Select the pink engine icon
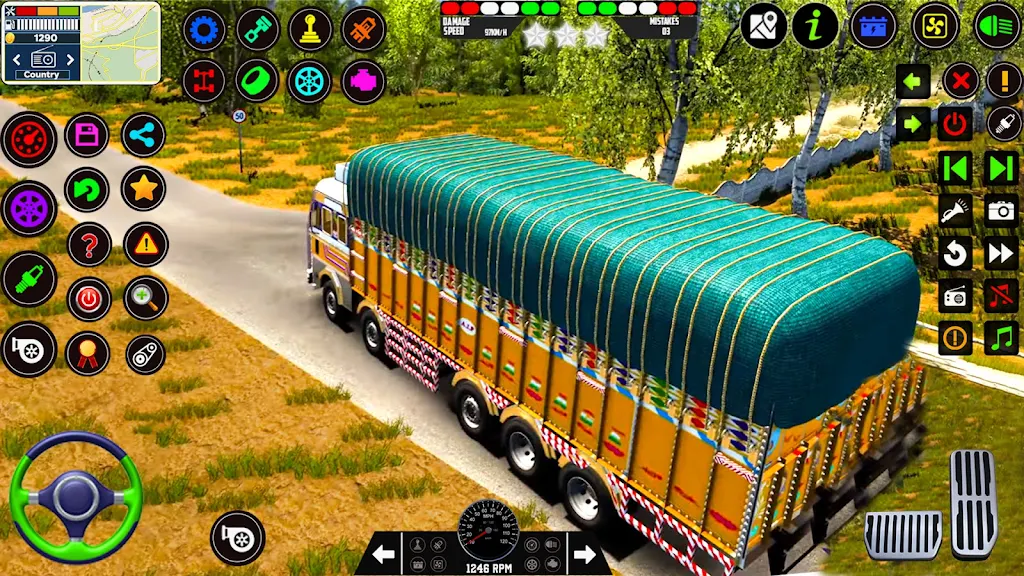 tap(363, 82)
